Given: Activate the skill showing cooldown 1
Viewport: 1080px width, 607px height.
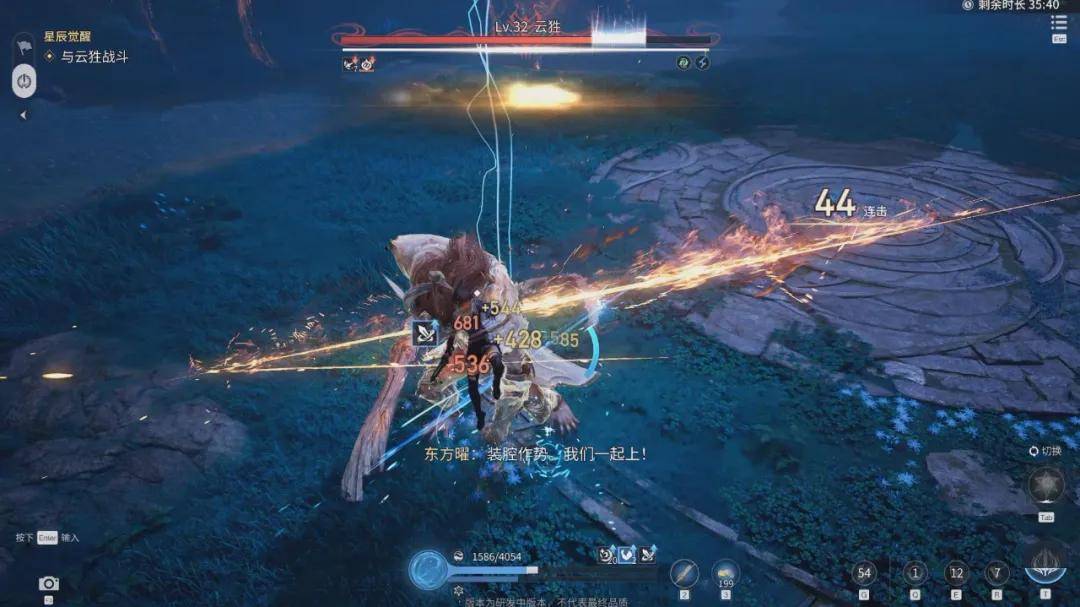Looking at the screenshot, I should 915,573.
